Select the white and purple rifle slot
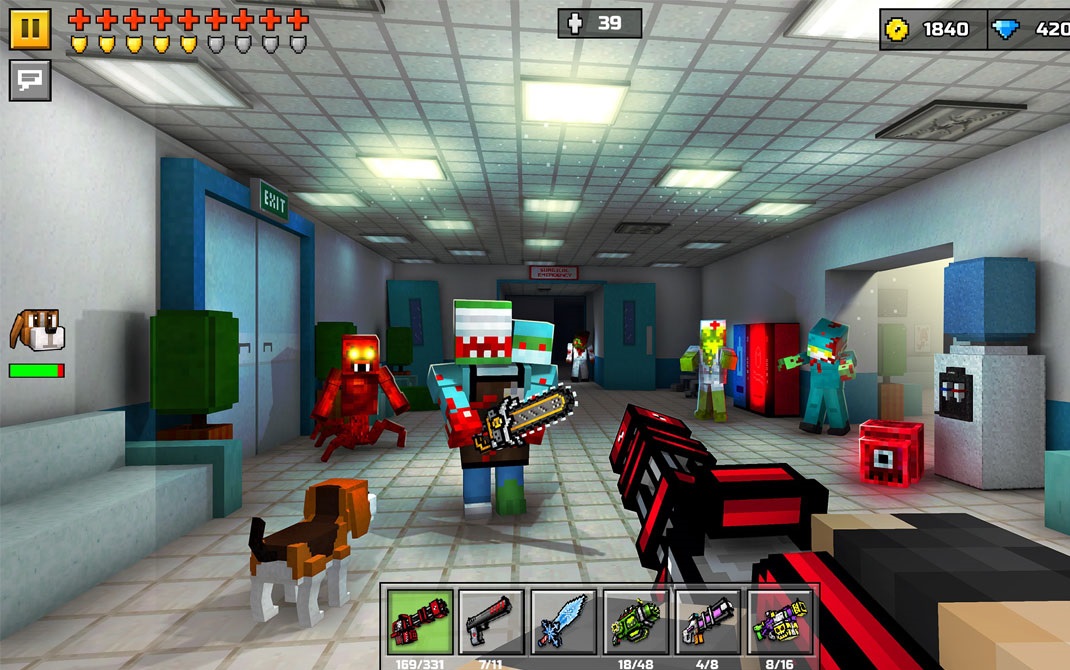The image size is (1070, 670). [708, 621]
